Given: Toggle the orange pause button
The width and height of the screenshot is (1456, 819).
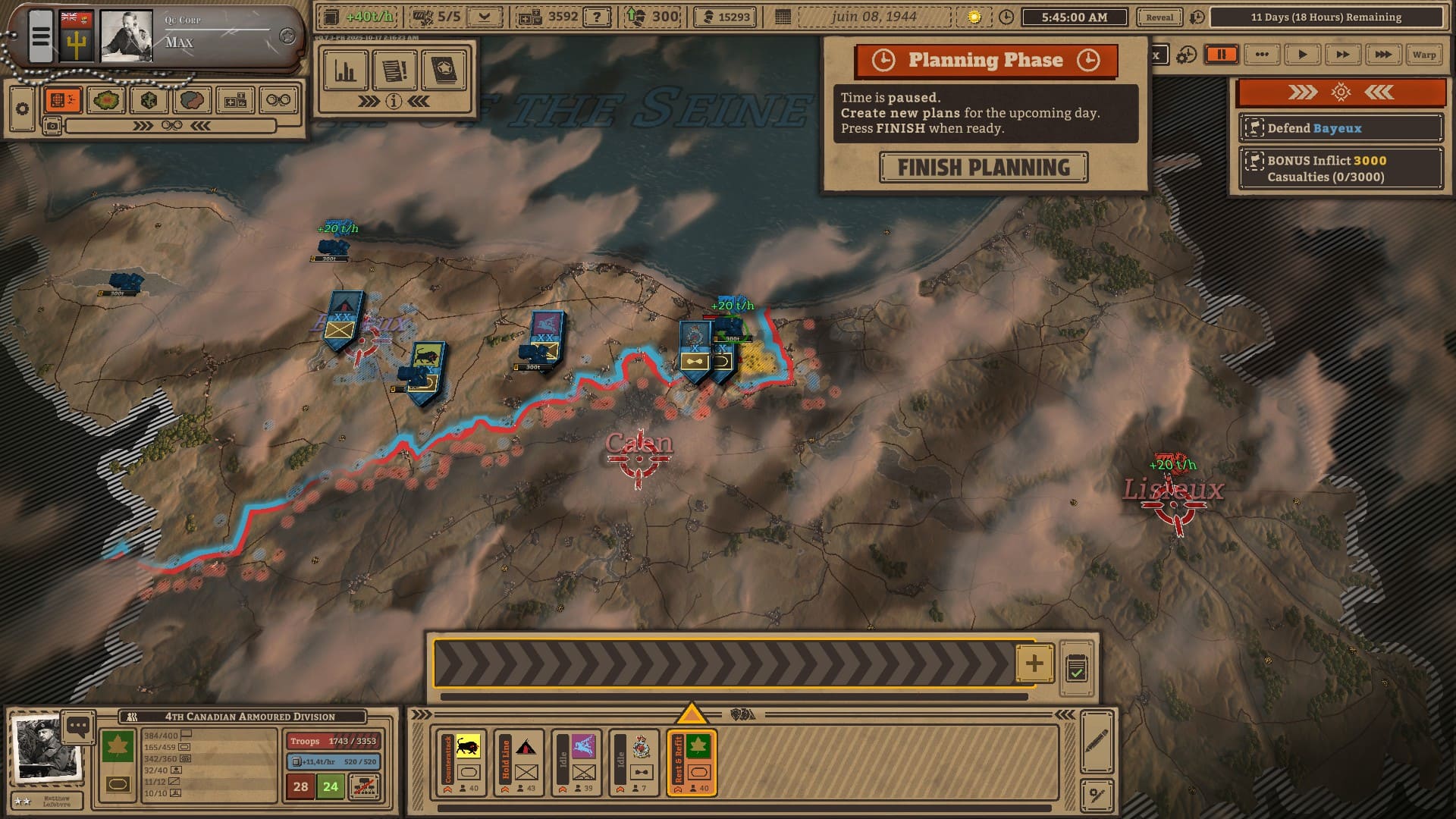Looking at the screenshot, I should click(1222, 55).
